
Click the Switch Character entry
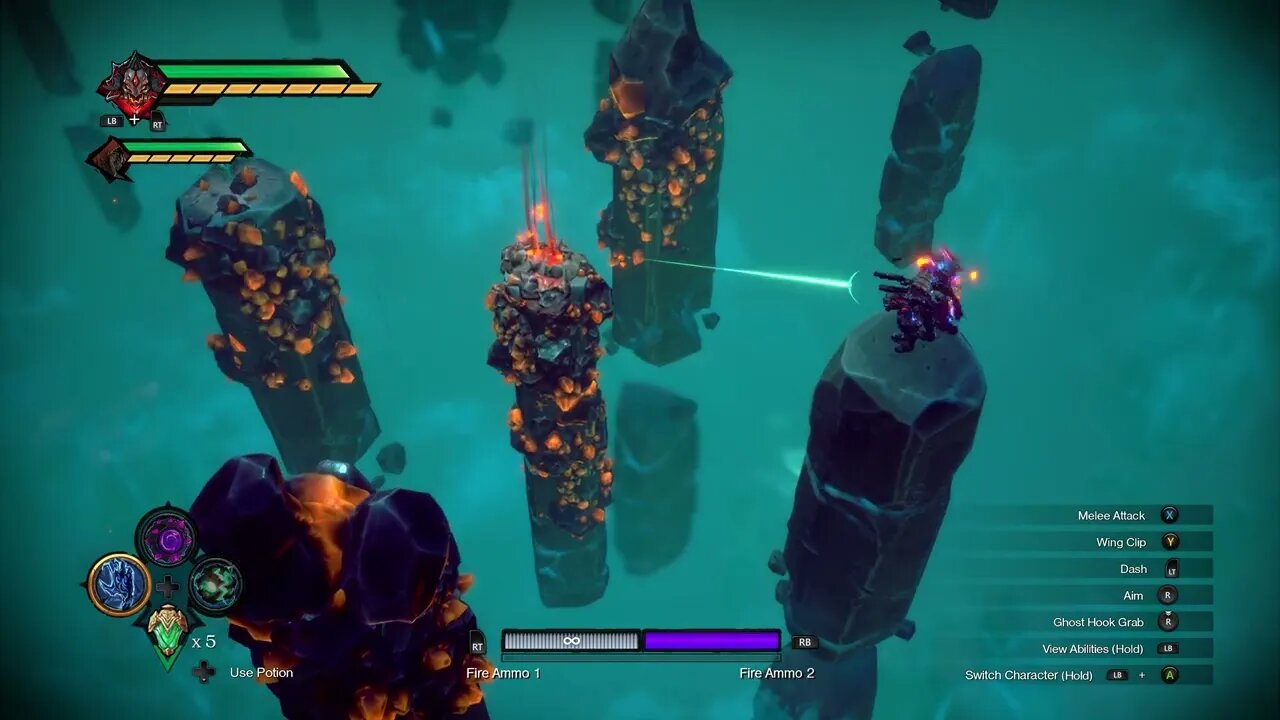[1028, 675]
